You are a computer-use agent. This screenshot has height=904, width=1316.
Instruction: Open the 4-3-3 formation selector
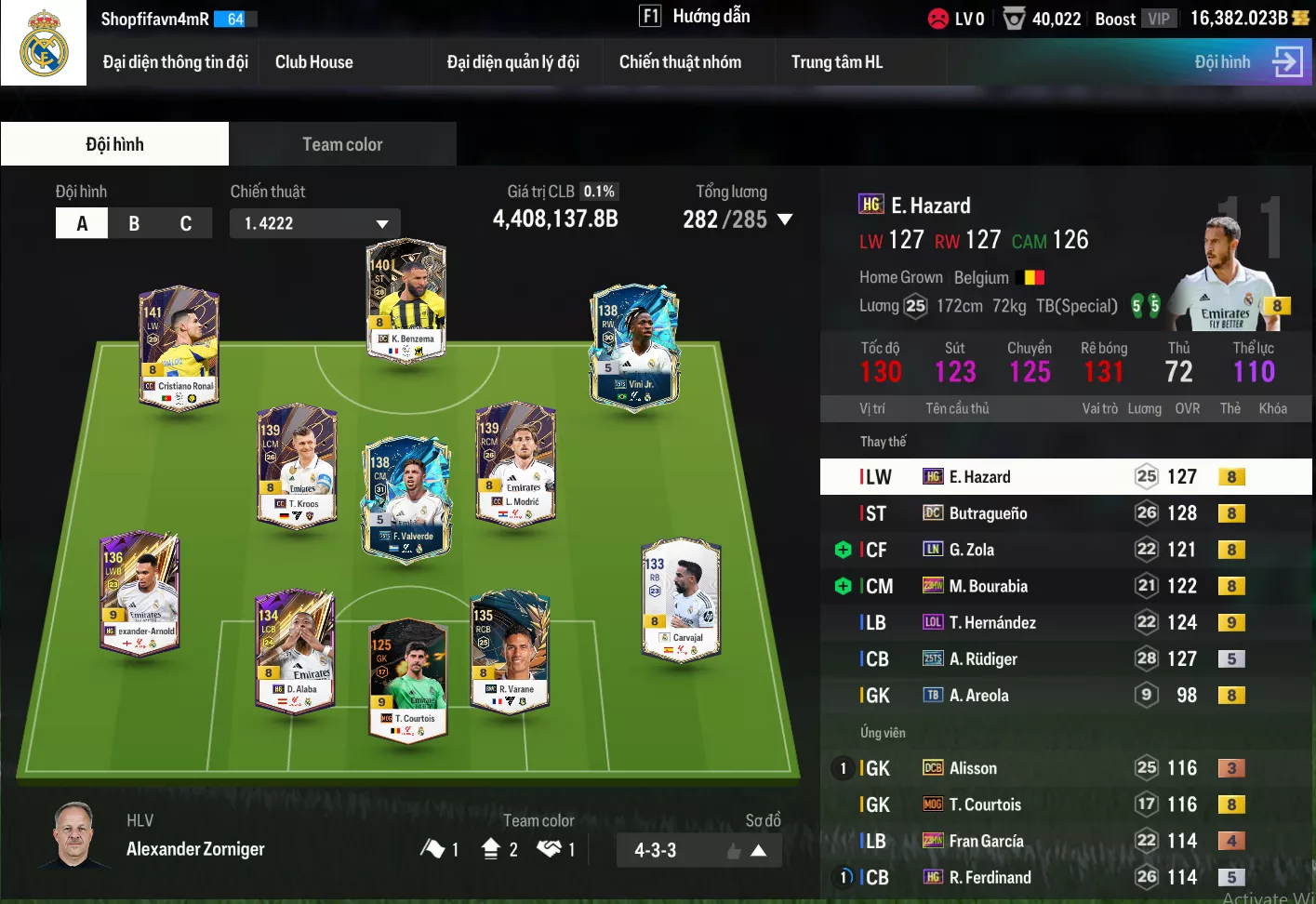click(698, 850)
